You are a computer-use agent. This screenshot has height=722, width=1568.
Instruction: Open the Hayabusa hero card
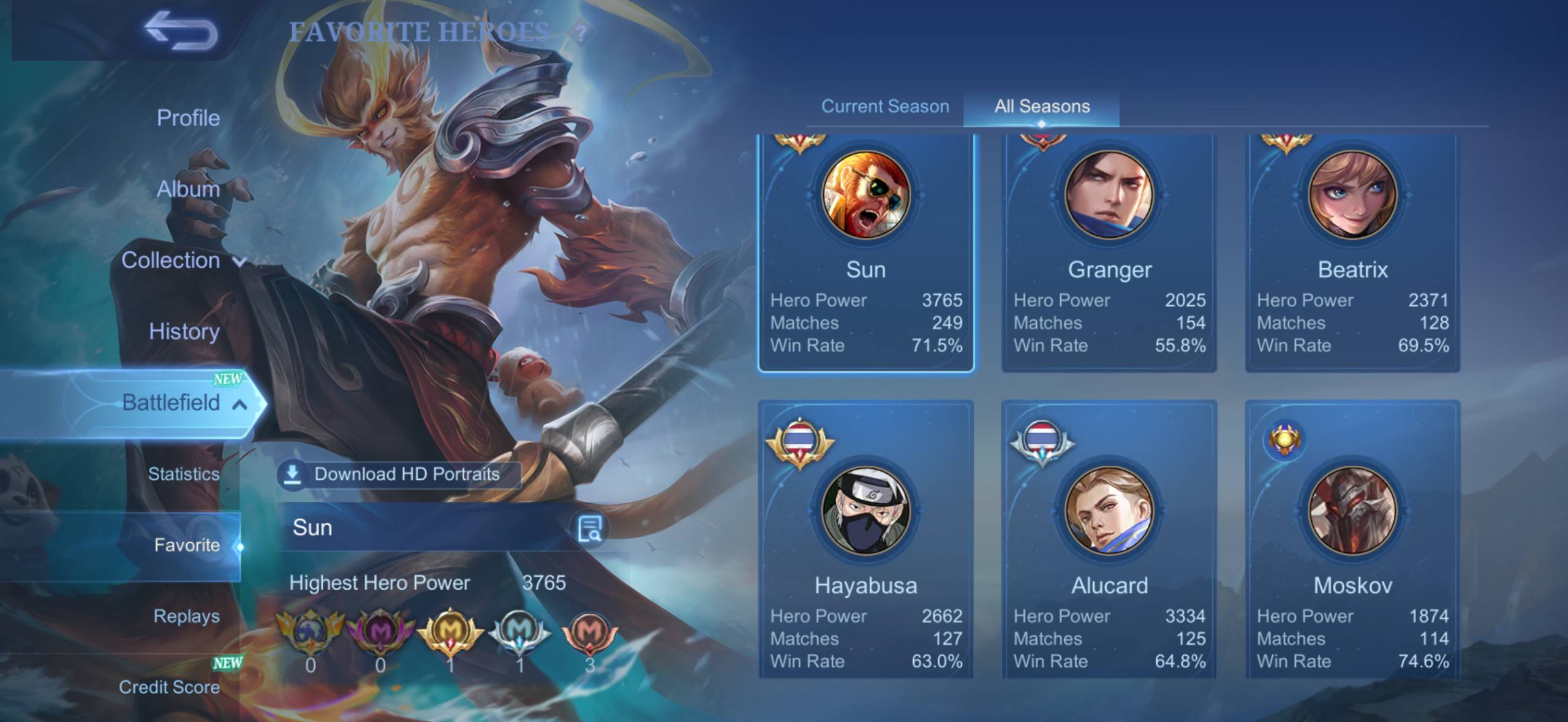865,539
